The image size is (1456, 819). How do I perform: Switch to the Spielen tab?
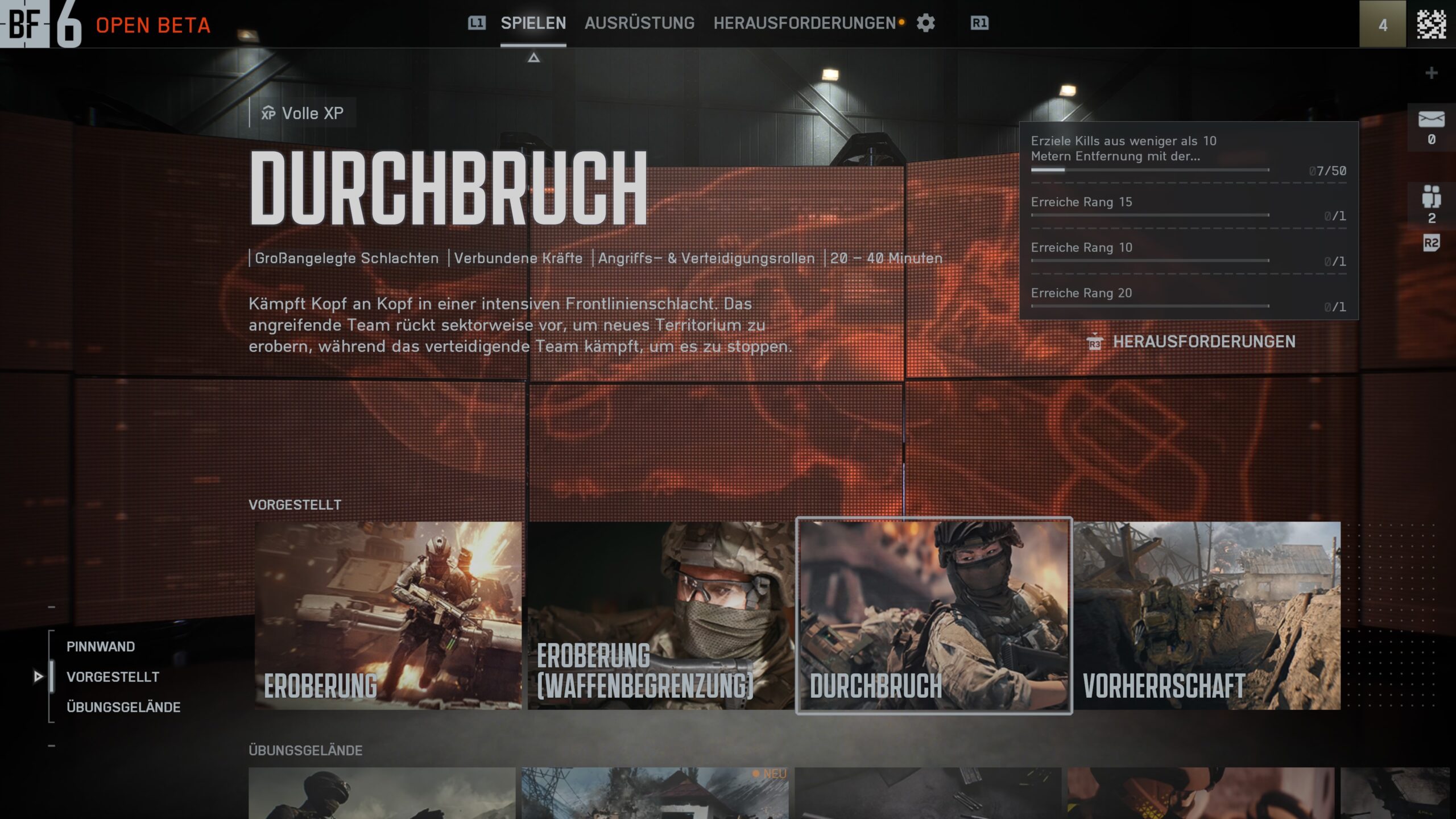tap(533, 23)
